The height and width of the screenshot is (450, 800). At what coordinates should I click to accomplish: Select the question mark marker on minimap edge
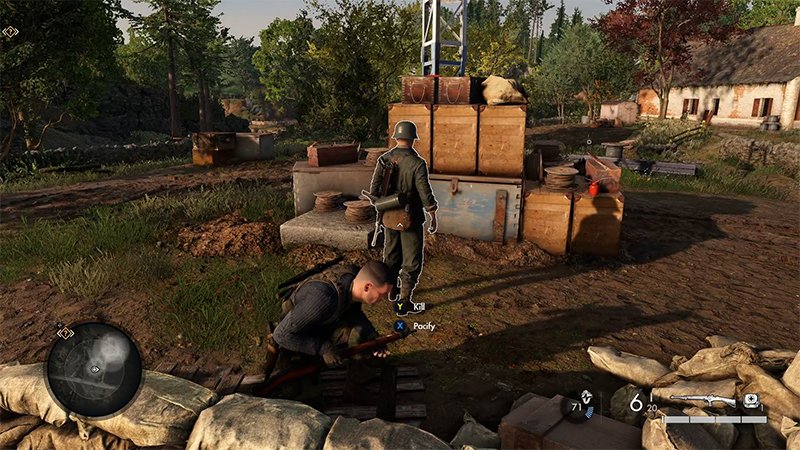[x=66, y=332]
